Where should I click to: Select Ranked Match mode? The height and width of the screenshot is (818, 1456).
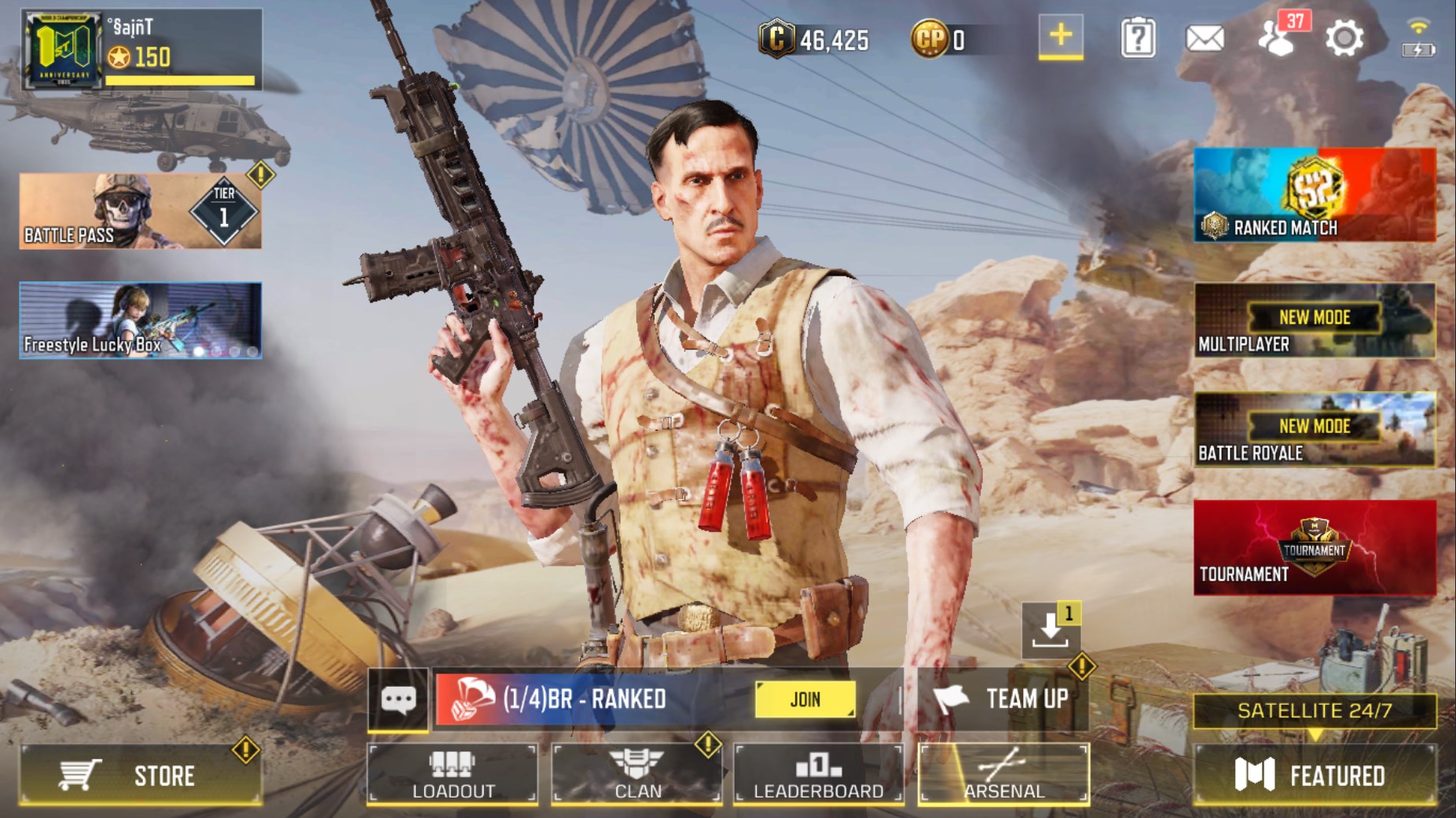point(1314,195)
